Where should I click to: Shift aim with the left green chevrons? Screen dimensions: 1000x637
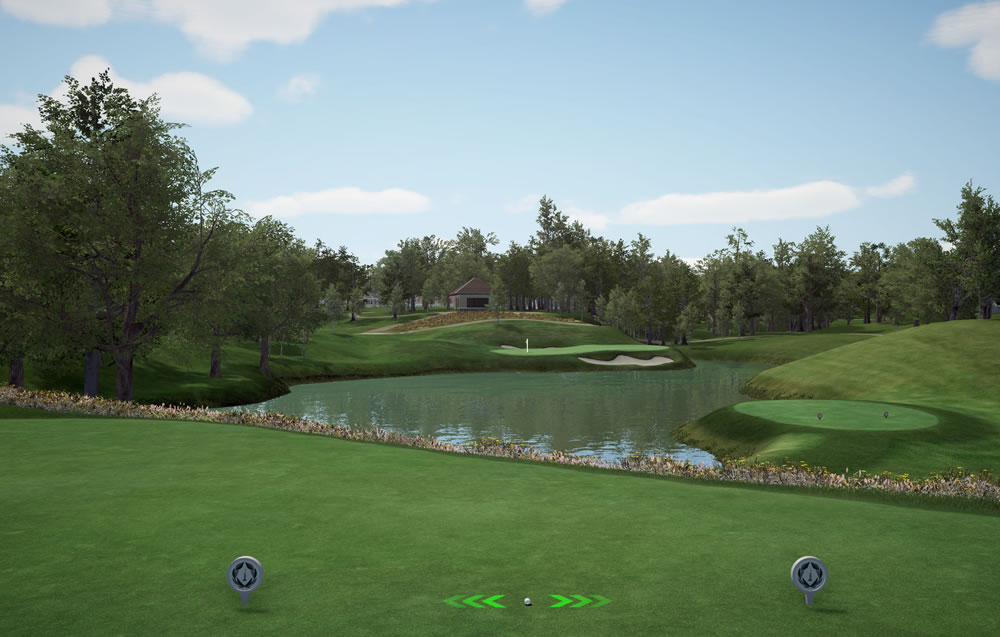(x=475, y=601)
